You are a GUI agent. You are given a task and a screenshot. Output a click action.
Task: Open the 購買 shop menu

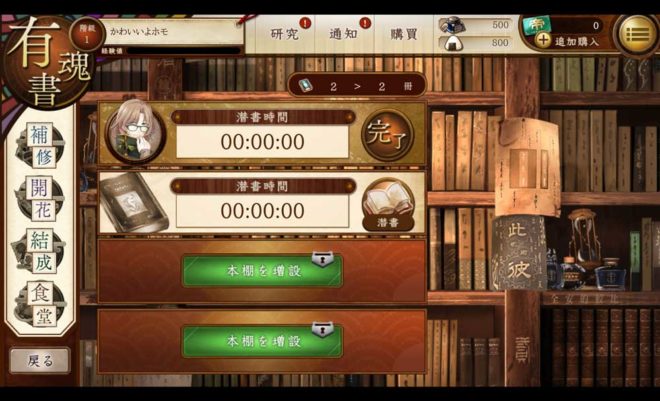tap(404, 33)
